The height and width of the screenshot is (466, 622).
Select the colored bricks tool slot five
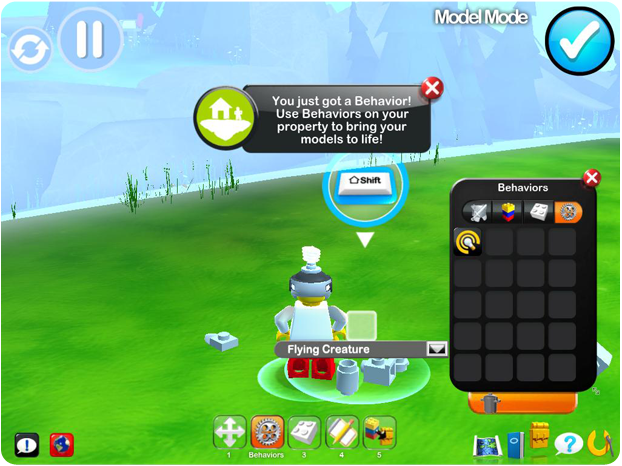pos(379,432)
